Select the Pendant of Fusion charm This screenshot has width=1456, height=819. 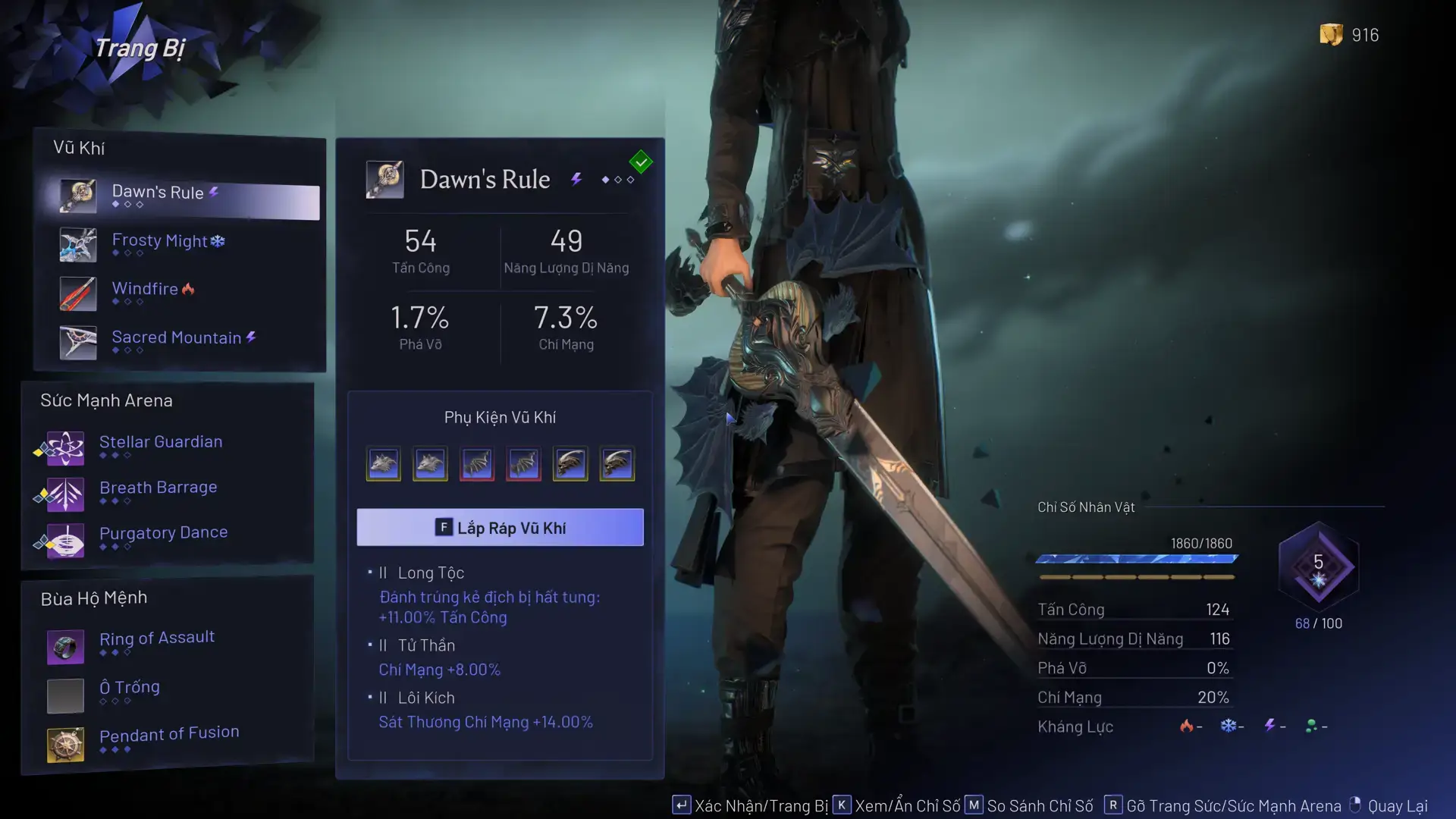click(x=168, y=738)
